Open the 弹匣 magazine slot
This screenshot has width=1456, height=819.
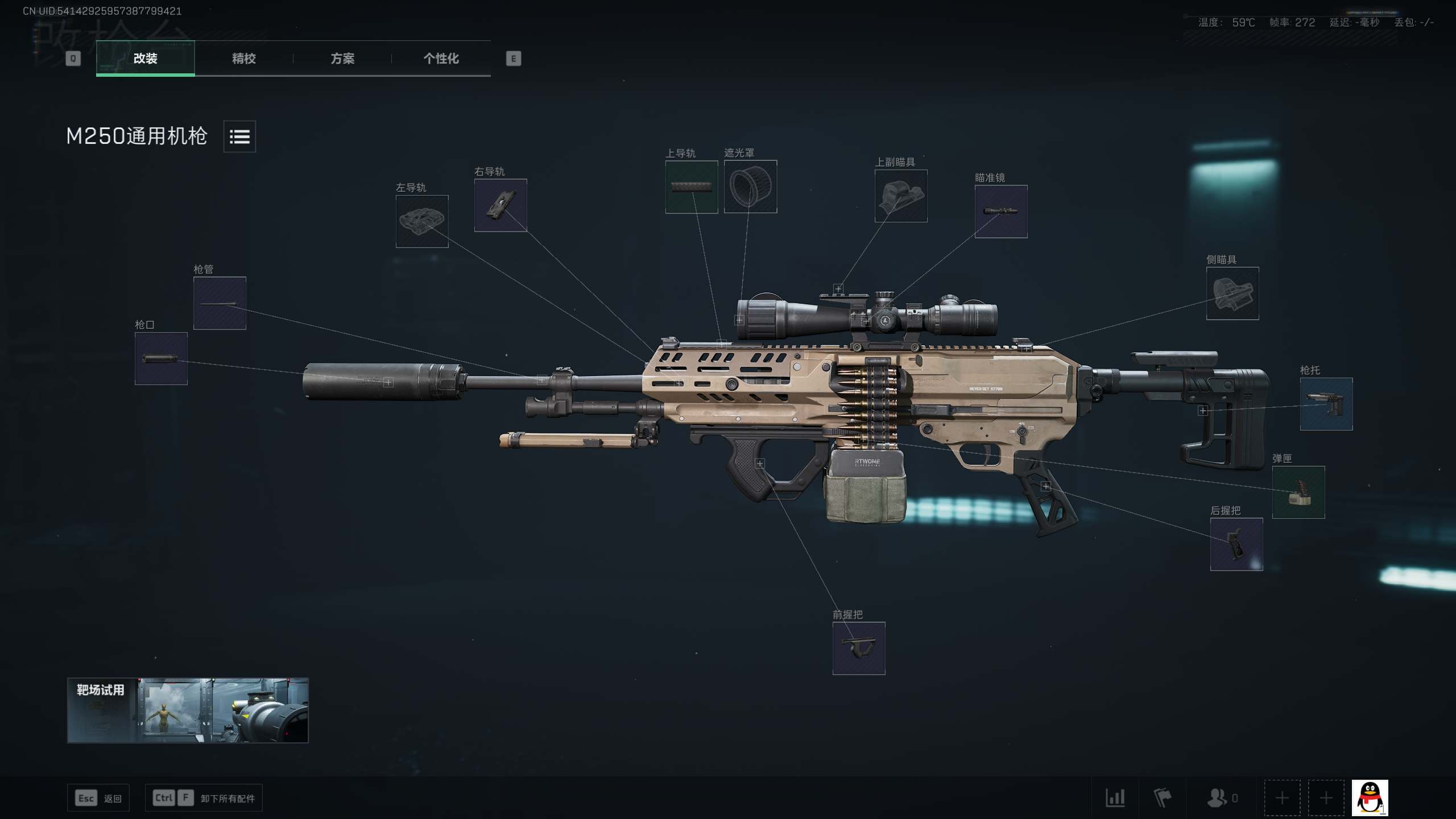pyautogui.click(x=1298, y=493)
